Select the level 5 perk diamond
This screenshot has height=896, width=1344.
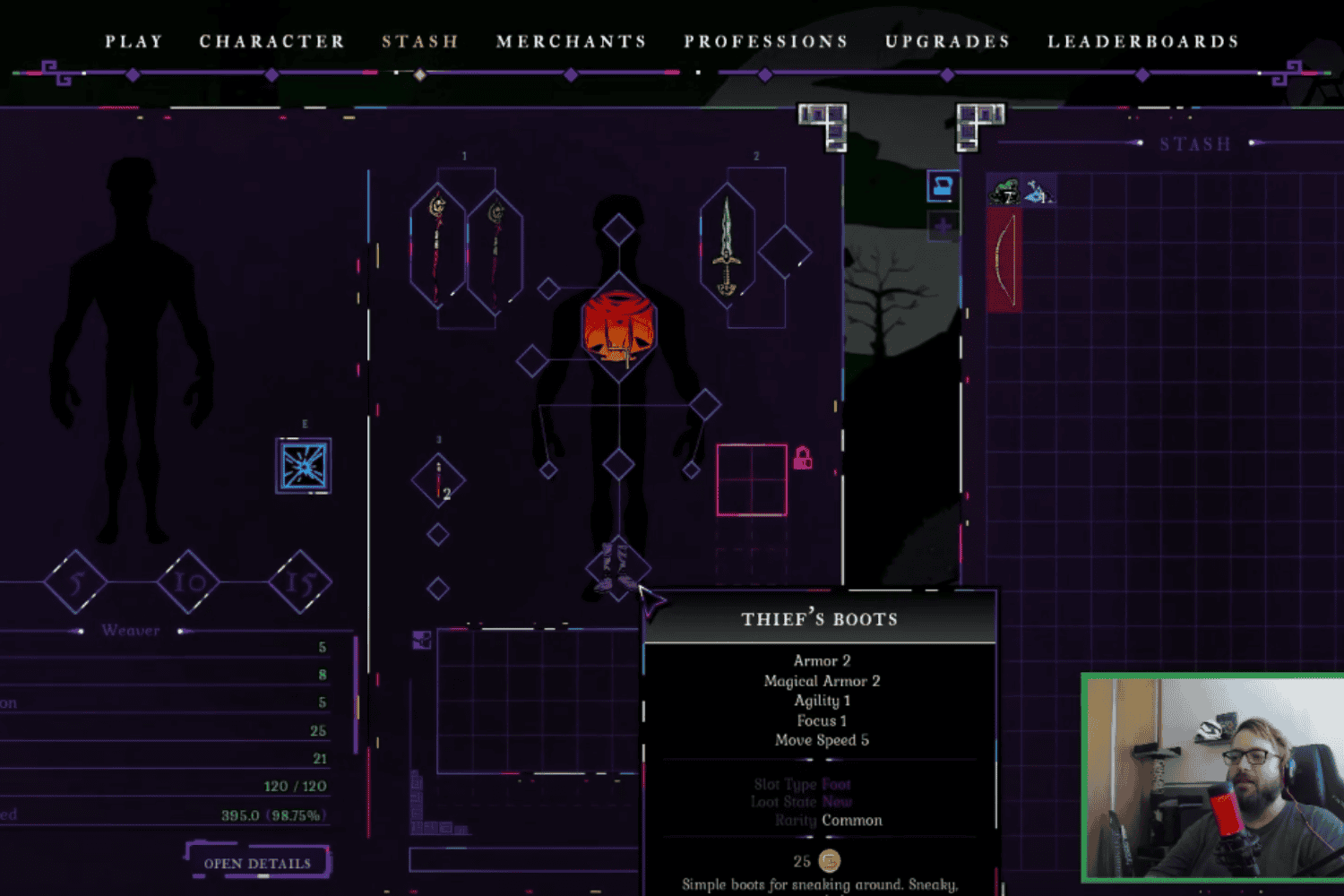[76, 582]
